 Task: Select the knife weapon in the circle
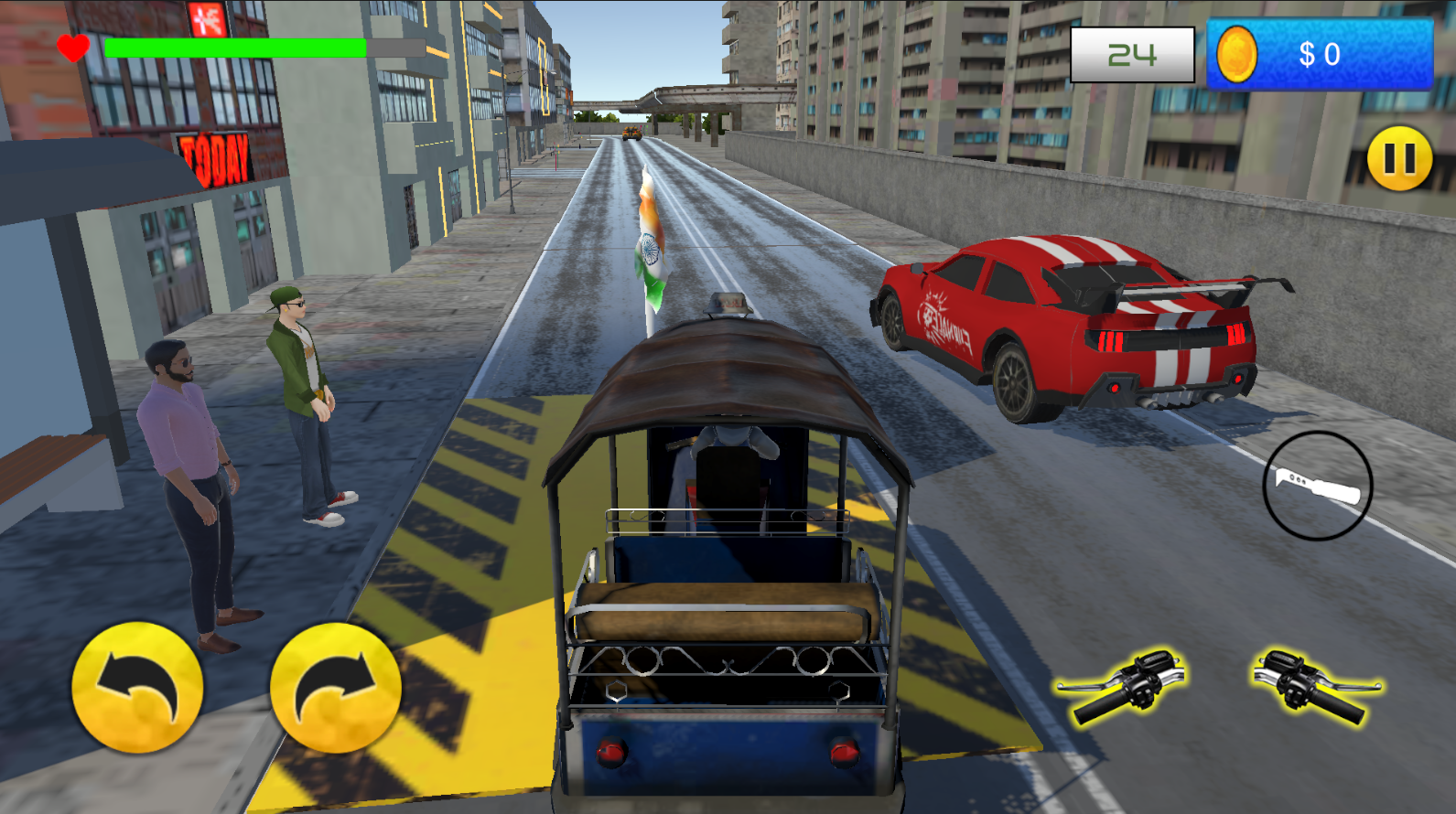click(1318, 485)
